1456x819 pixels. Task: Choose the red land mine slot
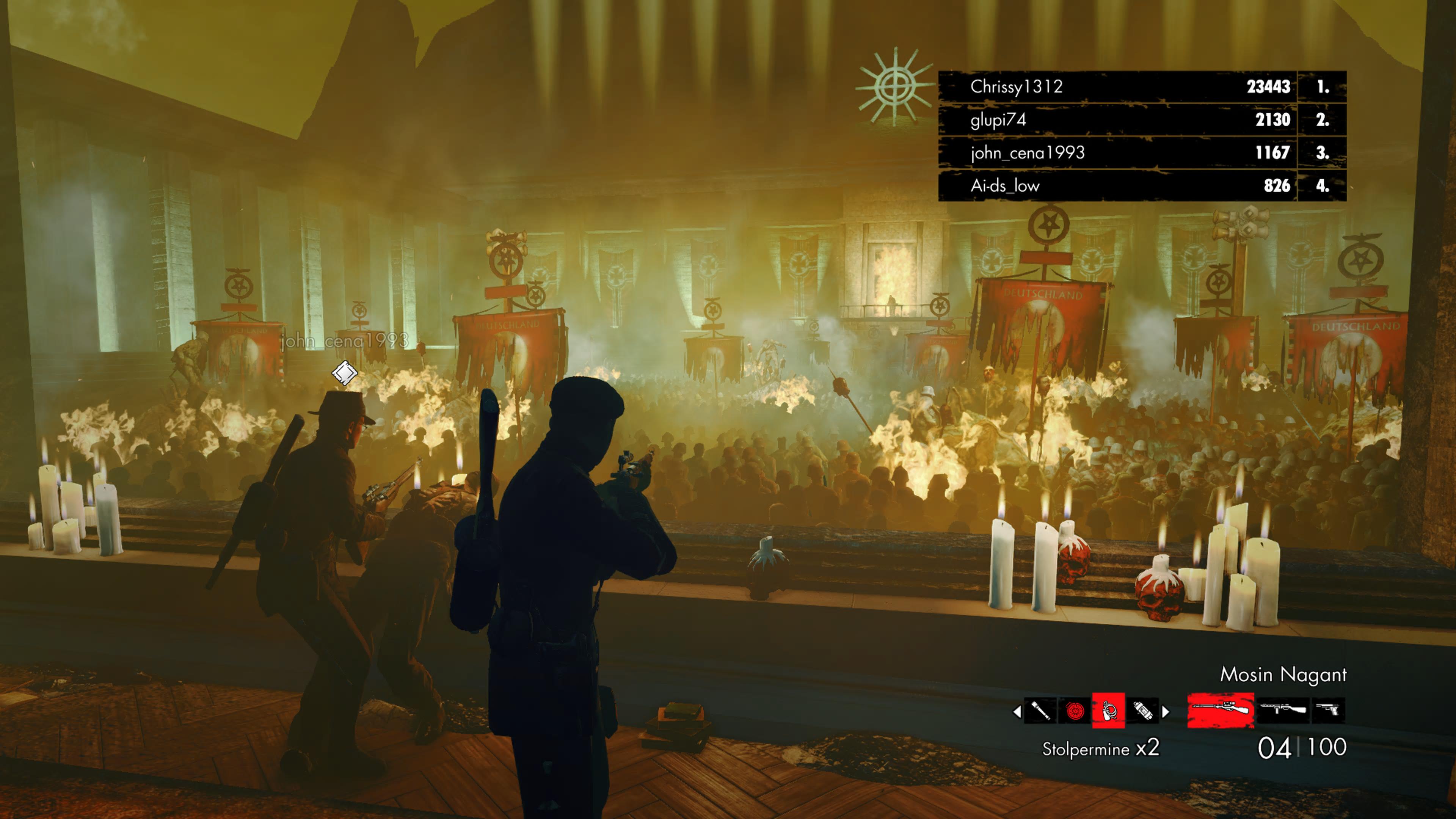click(x=1075, y=711)
